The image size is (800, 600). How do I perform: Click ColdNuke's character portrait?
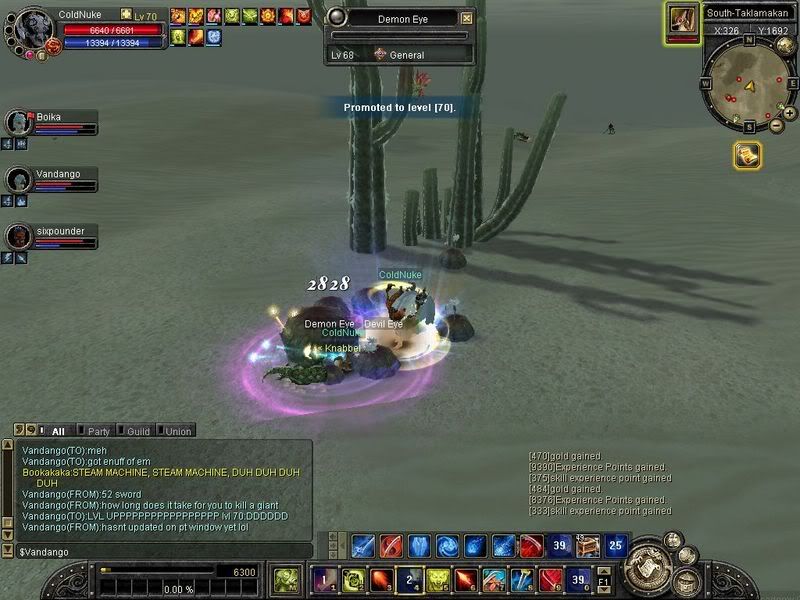[30, 30]
